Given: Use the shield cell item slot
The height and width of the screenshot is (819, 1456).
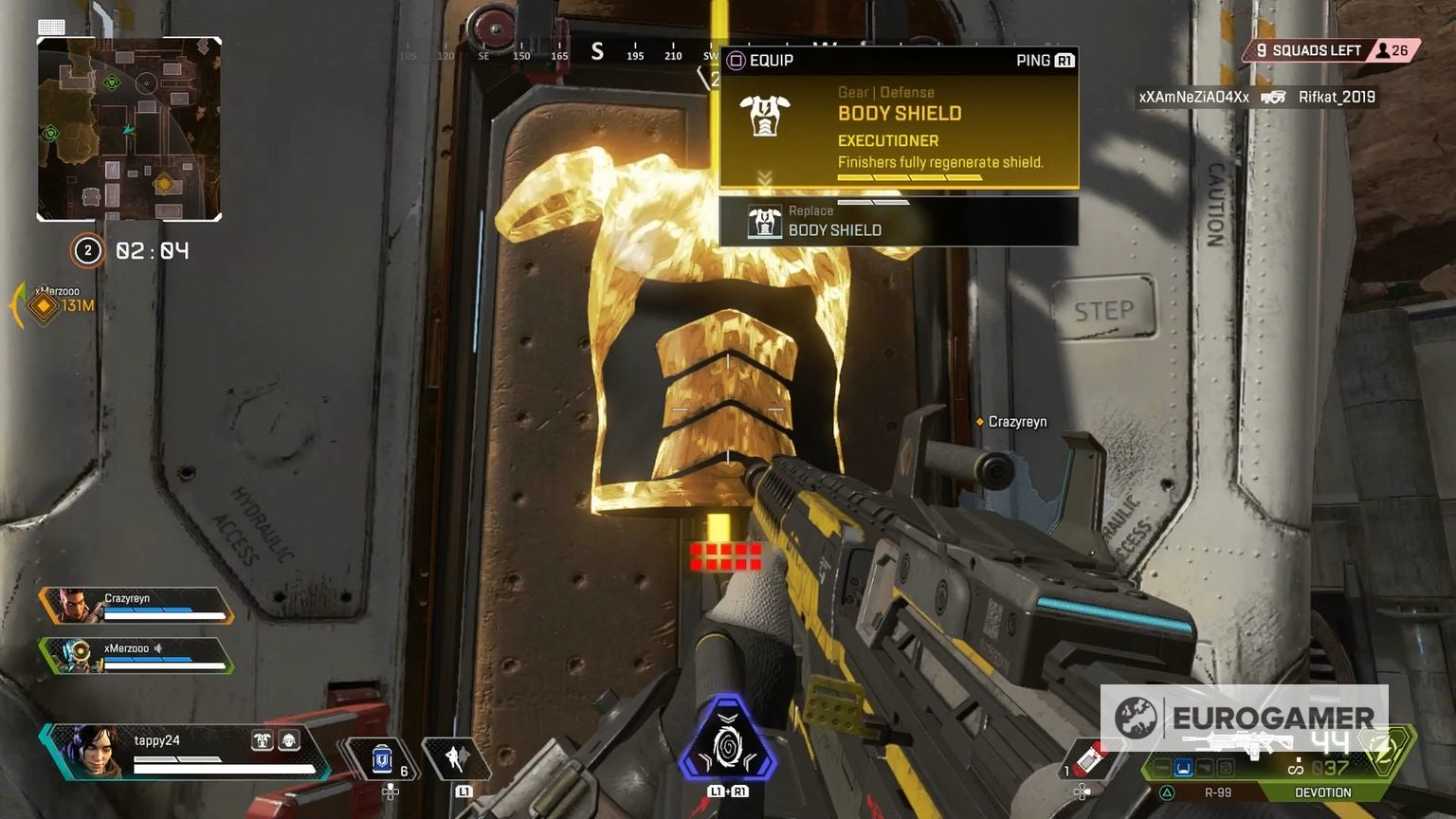Looking at the screenshot, I should (382, 760).
